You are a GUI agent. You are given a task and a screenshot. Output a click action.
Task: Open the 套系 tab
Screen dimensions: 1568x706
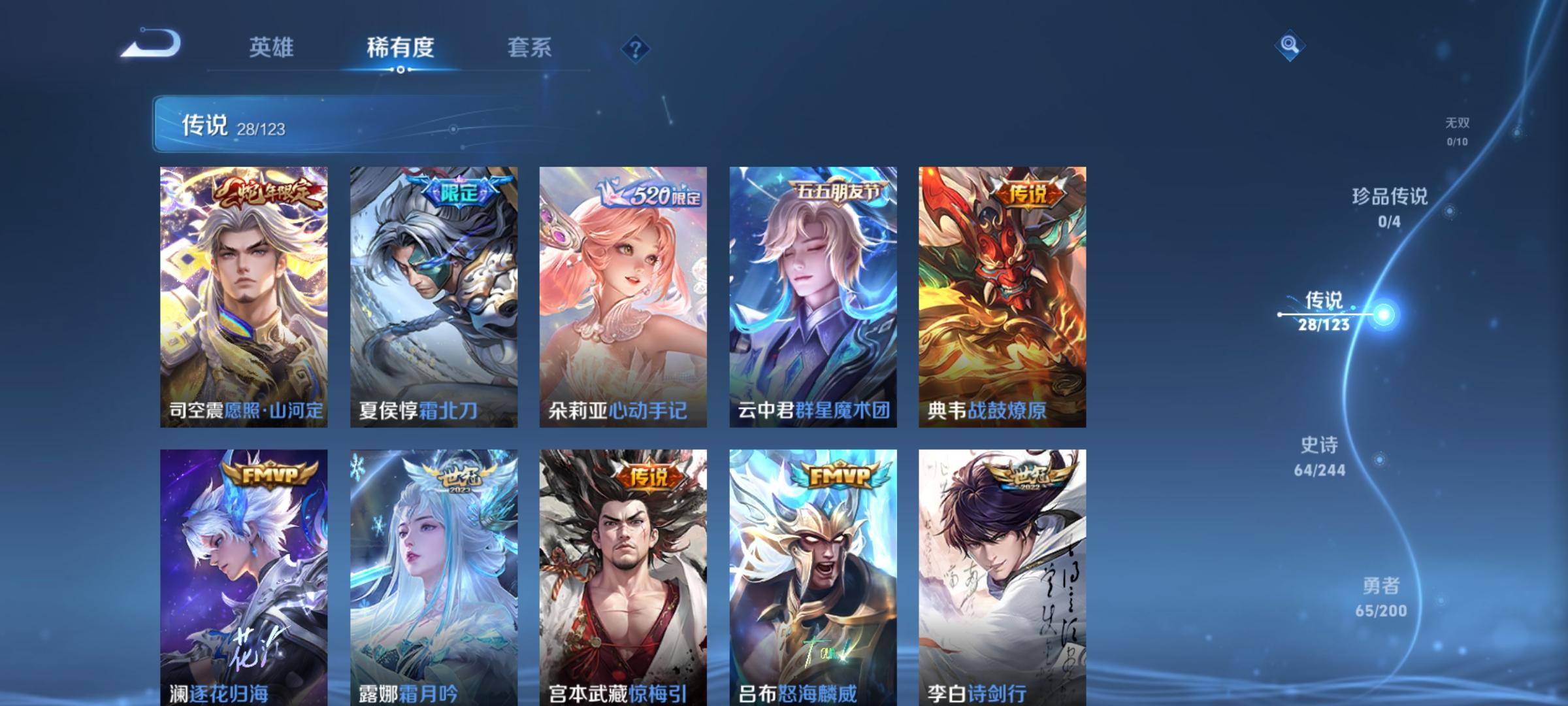[529, 47]
